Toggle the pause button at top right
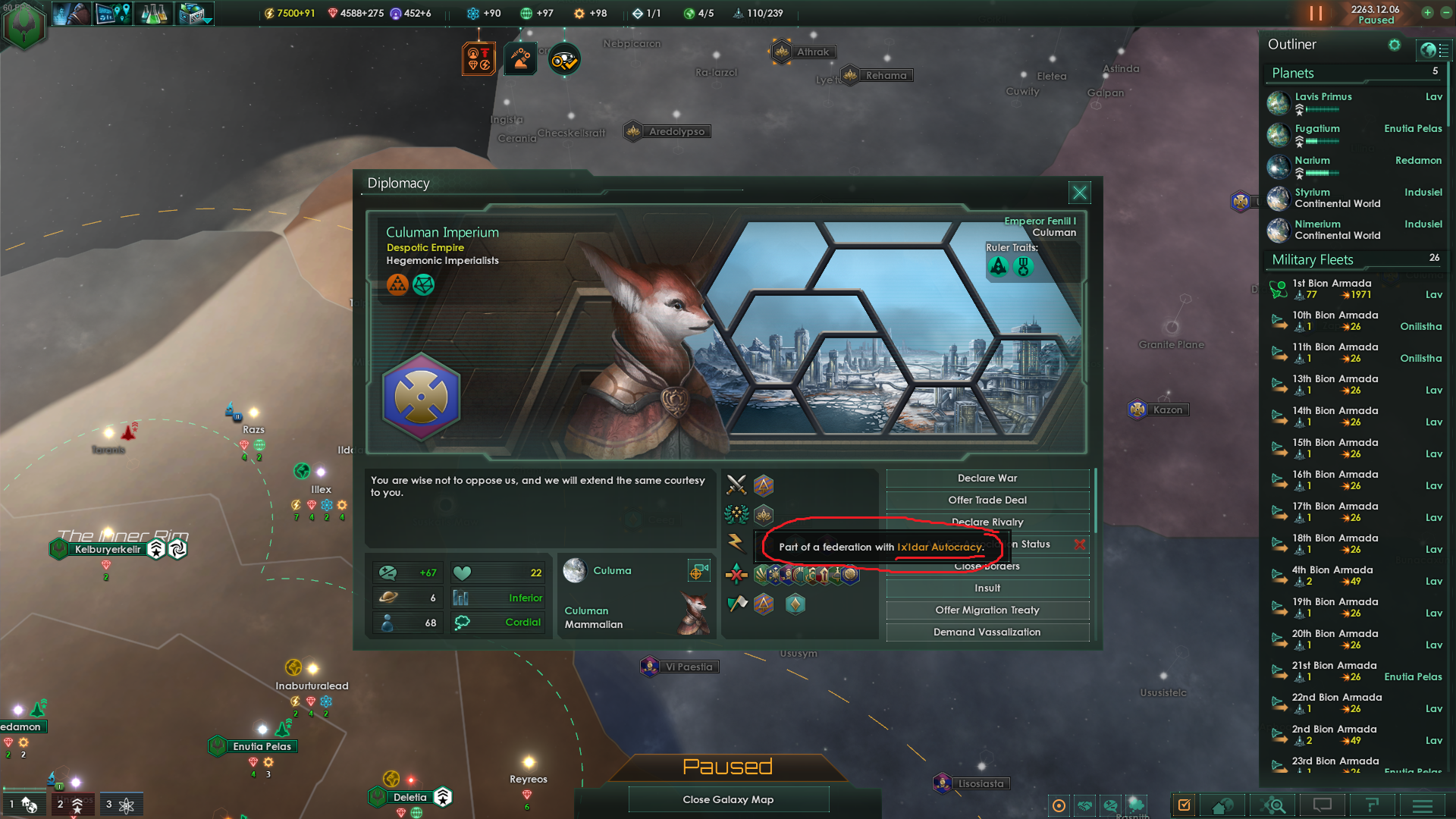The height and width of the screenshot is (819, 1456). (x=1316, y=13)
